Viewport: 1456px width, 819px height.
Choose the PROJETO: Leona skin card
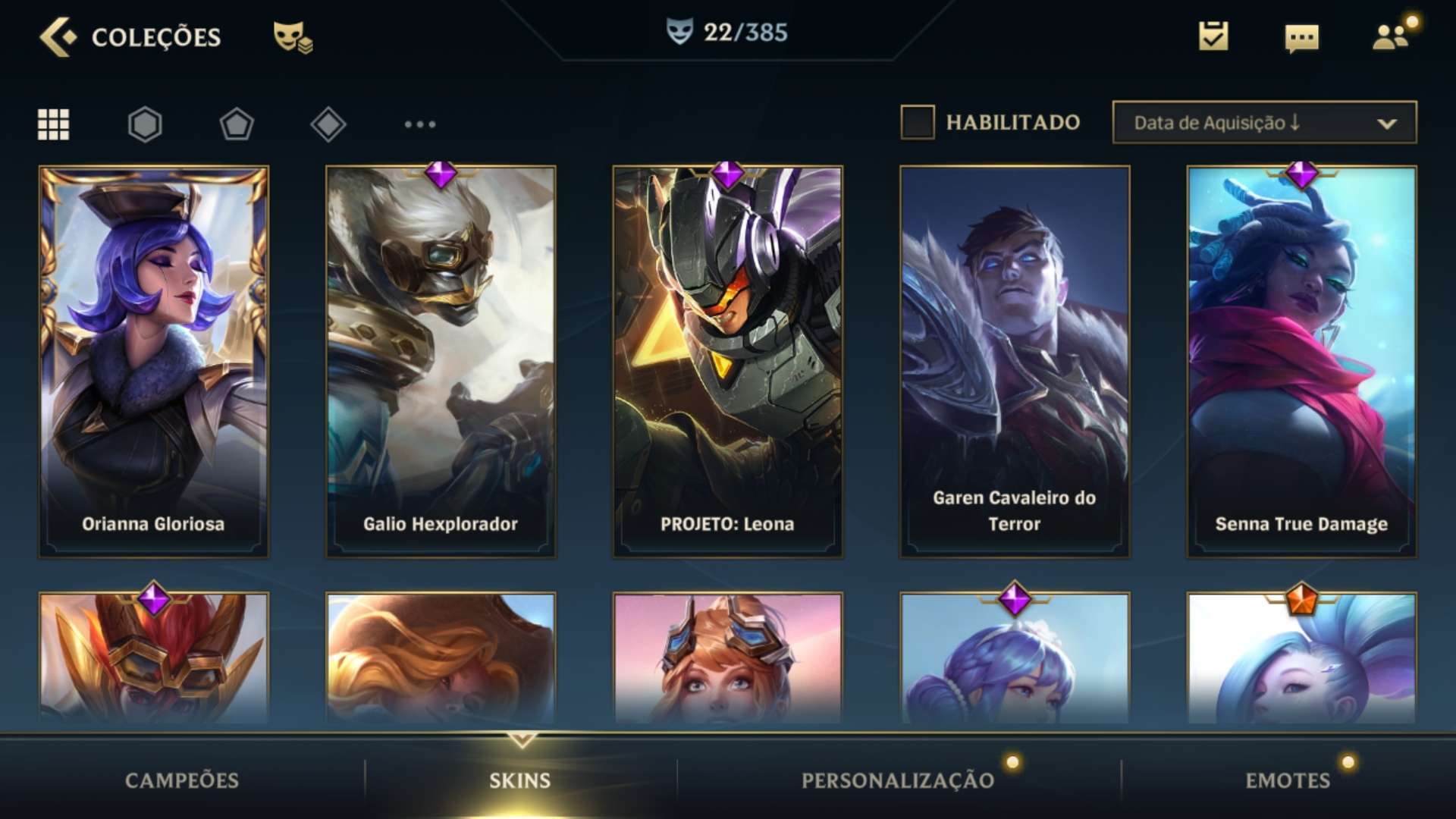727,362
